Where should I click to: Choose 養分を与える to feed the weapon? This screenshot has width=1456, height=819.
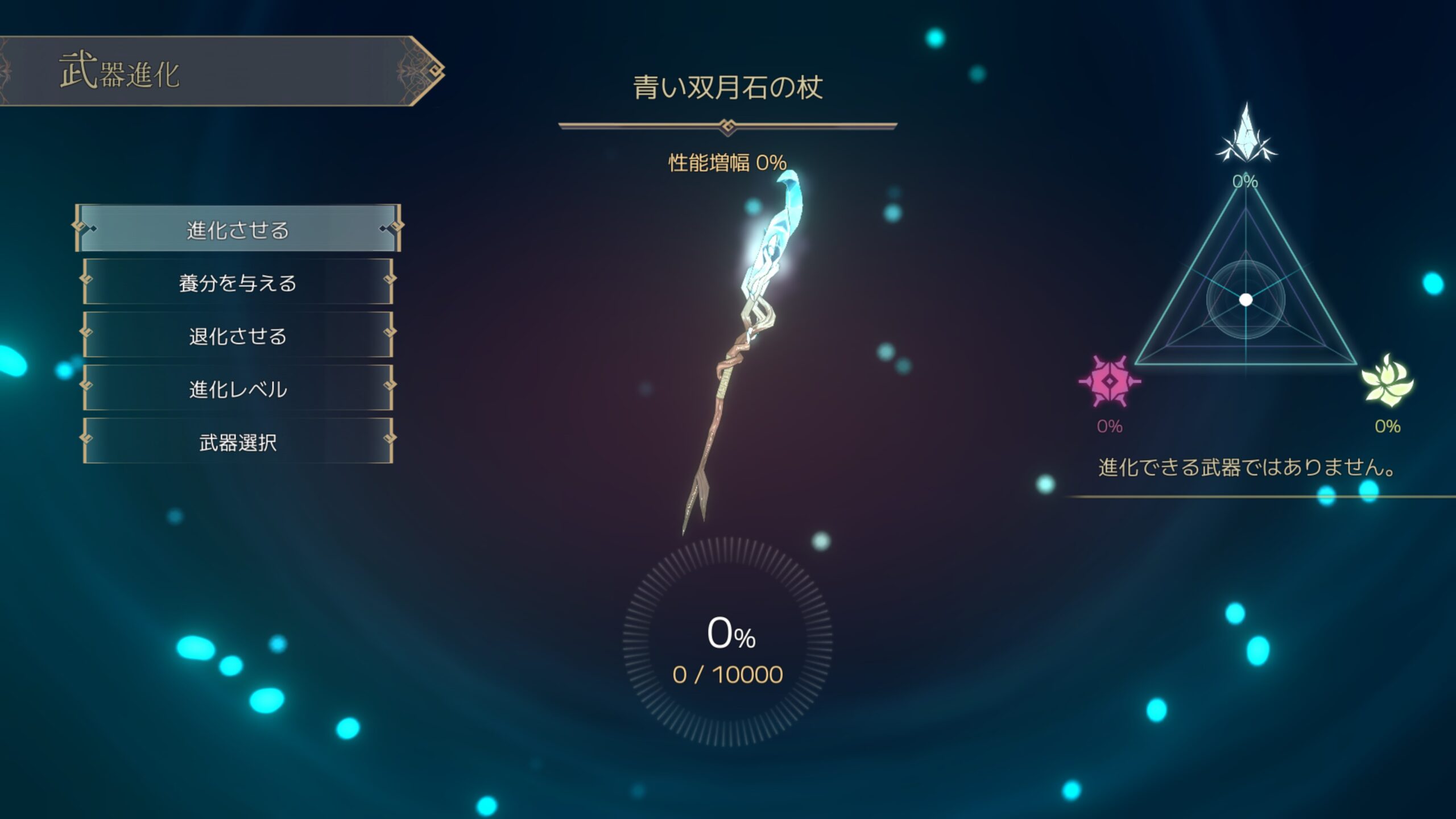pyautogui.click(x=238, y=282)
